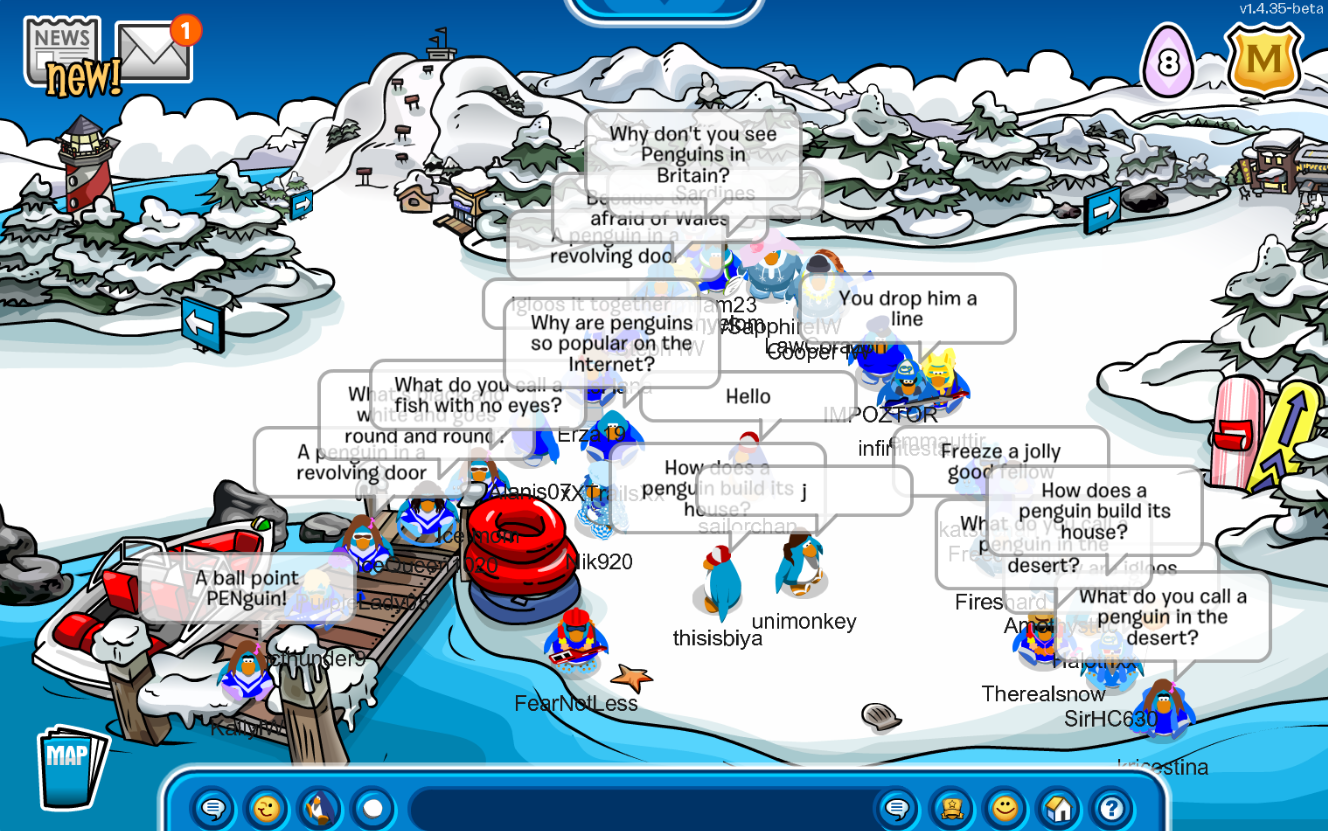Open the penguin actions menu
The height and width of the screenshot is (831, 1328).
(x=320, y=807)
